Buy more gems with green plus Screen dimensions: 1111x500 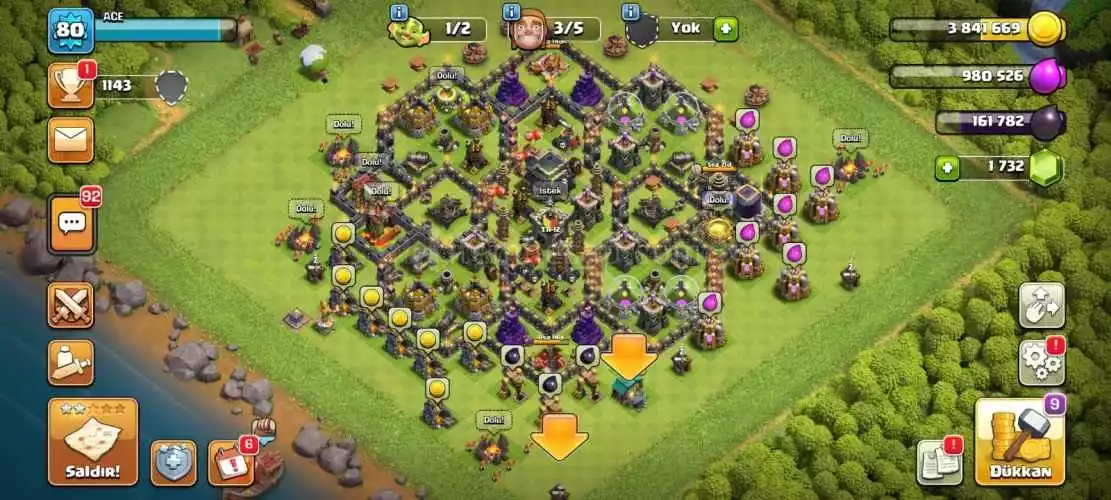point(948,167)
